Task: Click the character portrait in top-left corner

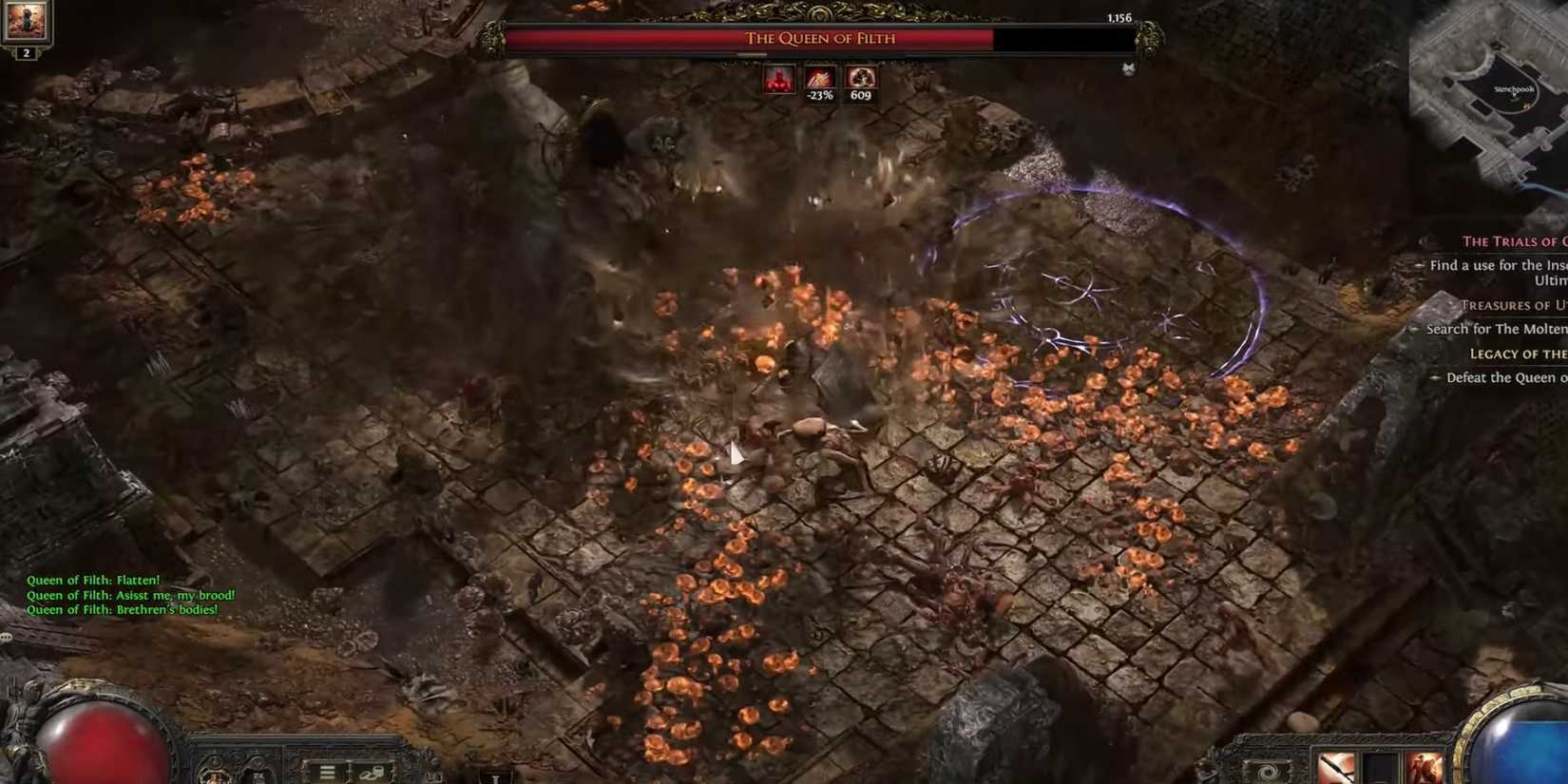Action: [x=26, y=21]
